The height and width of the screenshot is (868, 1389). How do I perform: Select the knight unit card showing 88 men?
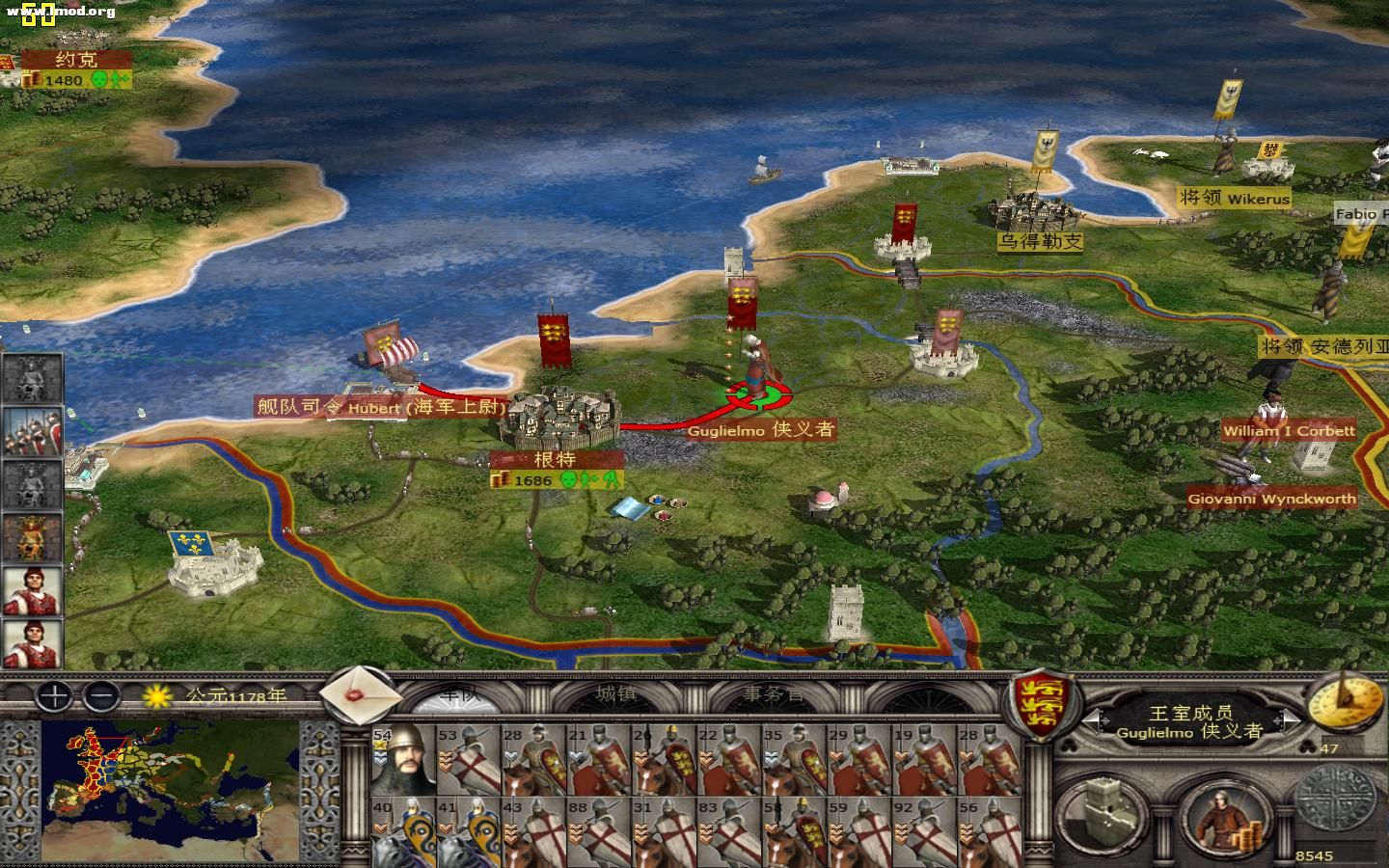coord(598,829)
